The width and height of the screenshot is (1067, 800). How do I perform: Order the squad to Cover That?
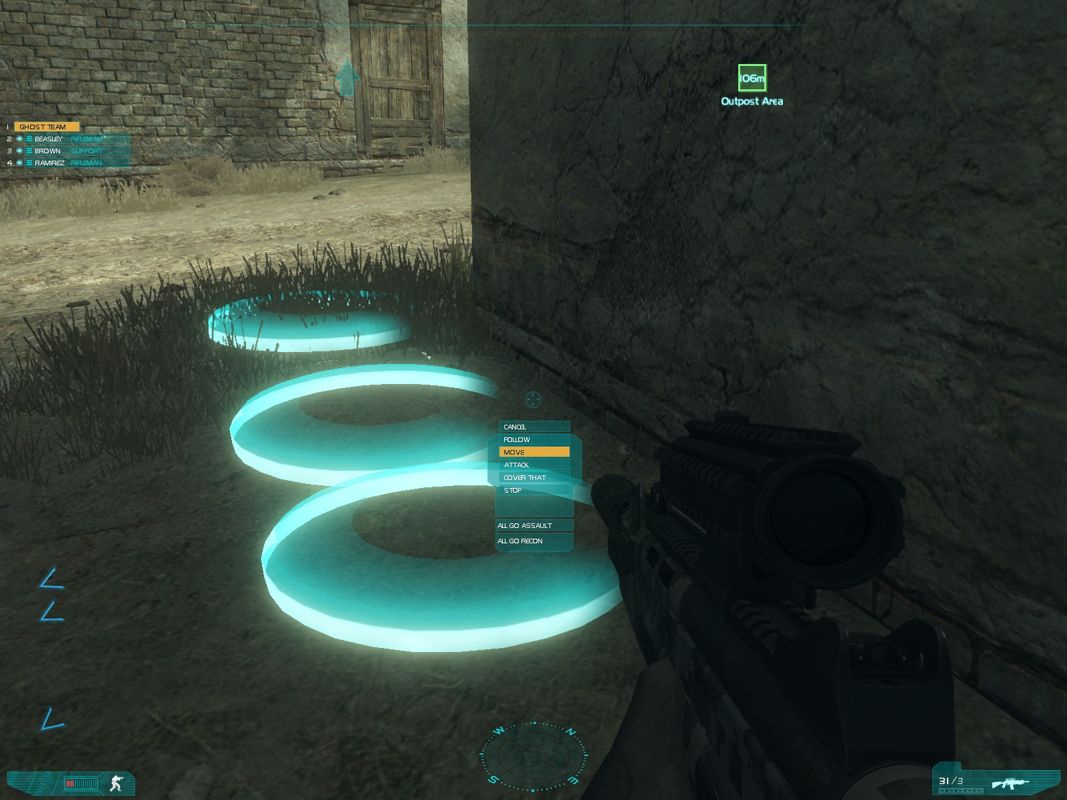pyautogui.click(x=534, y=478)
